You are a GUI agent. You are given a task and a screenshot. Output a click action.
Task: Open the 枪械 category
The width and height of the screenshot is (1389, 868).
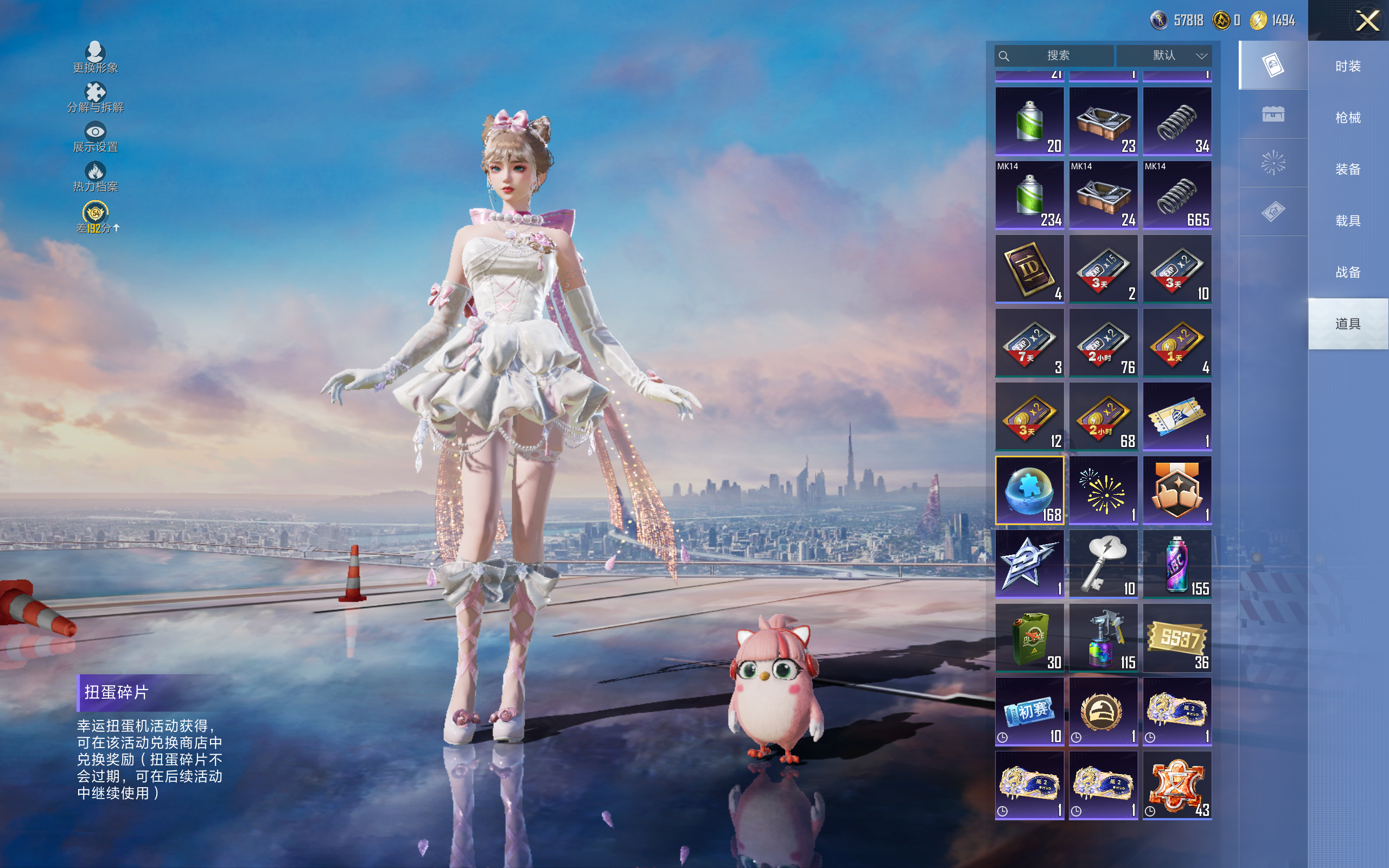[x=1347, y=118]
